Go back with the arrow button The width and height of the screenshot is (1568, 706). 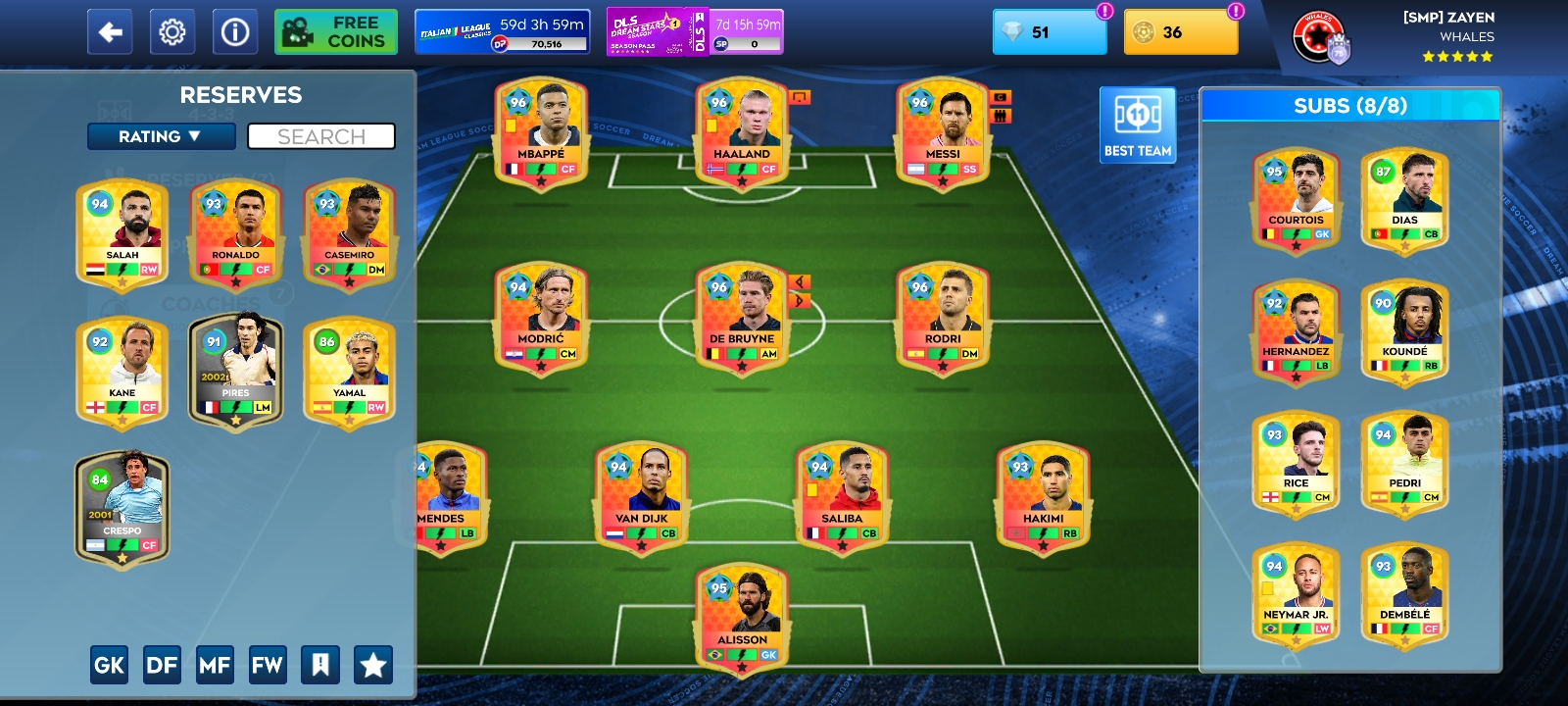pyautogui.click(x=109, y=30)
